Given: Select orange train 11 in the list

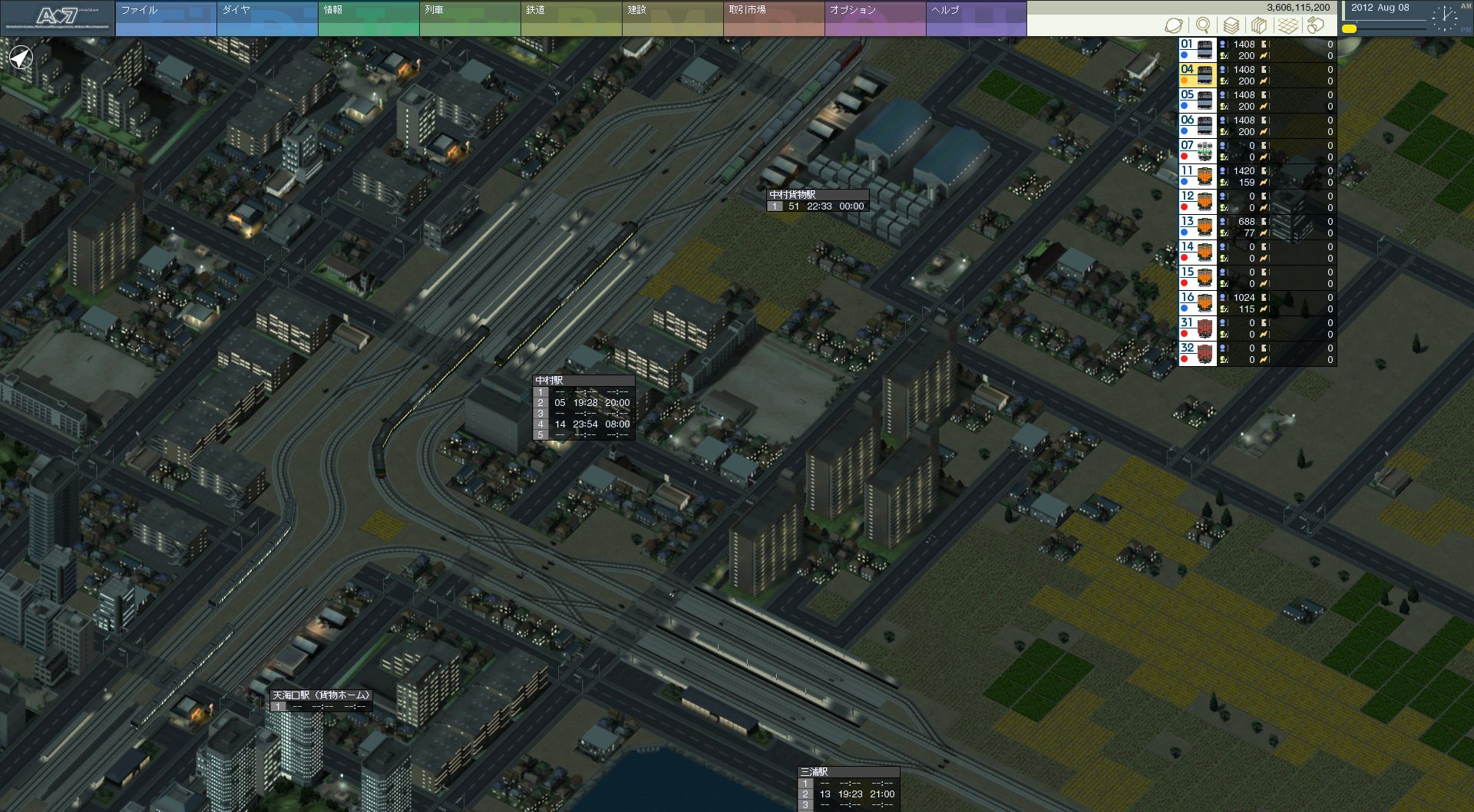Looking at the screenshot, I should pyautogui.click(x=1197, y=177).
